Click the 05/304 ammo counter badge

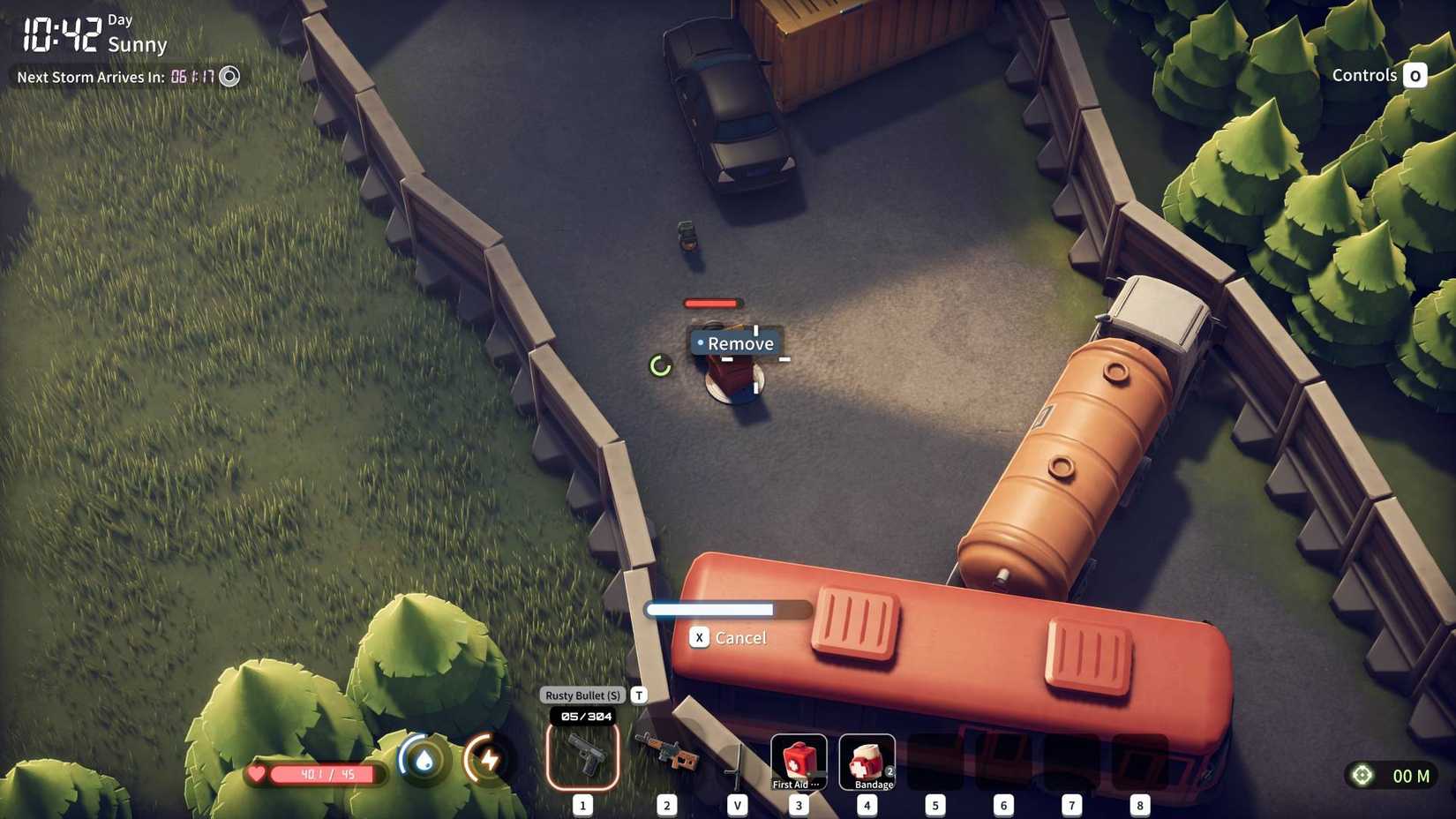[x=582, y=718]
